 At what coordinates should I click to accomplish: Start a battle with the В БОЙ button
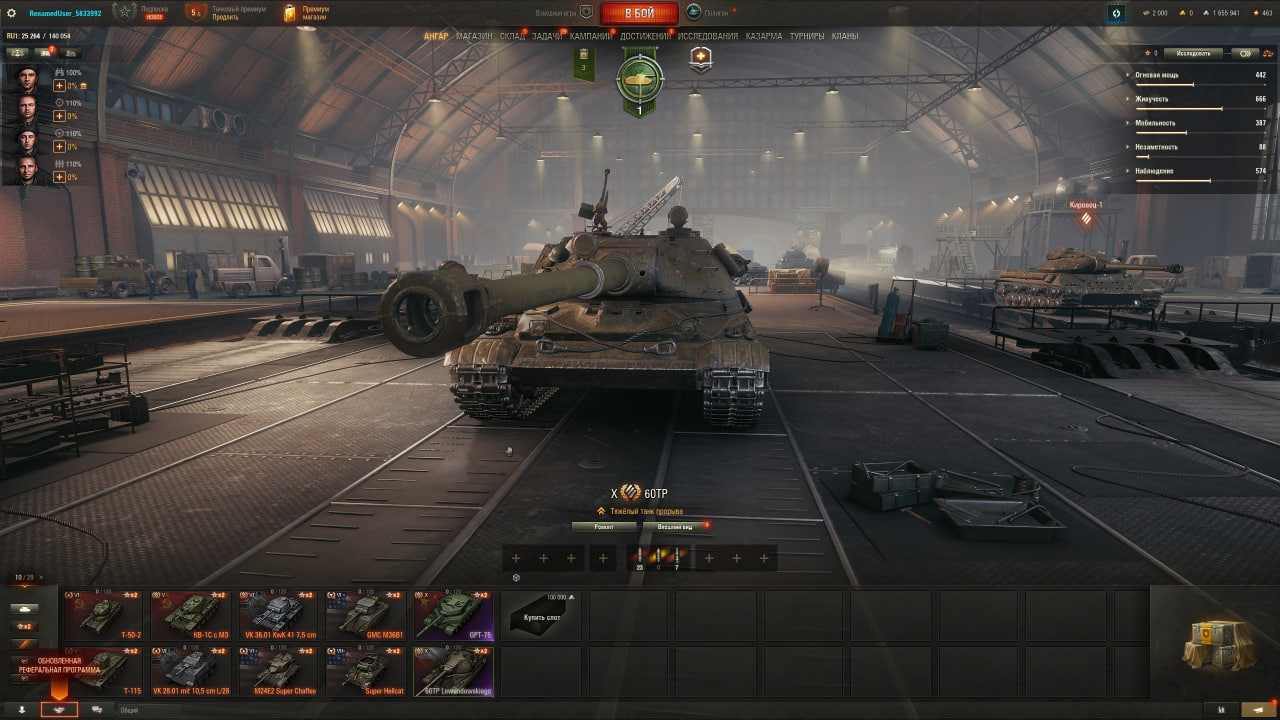point(639,13)
